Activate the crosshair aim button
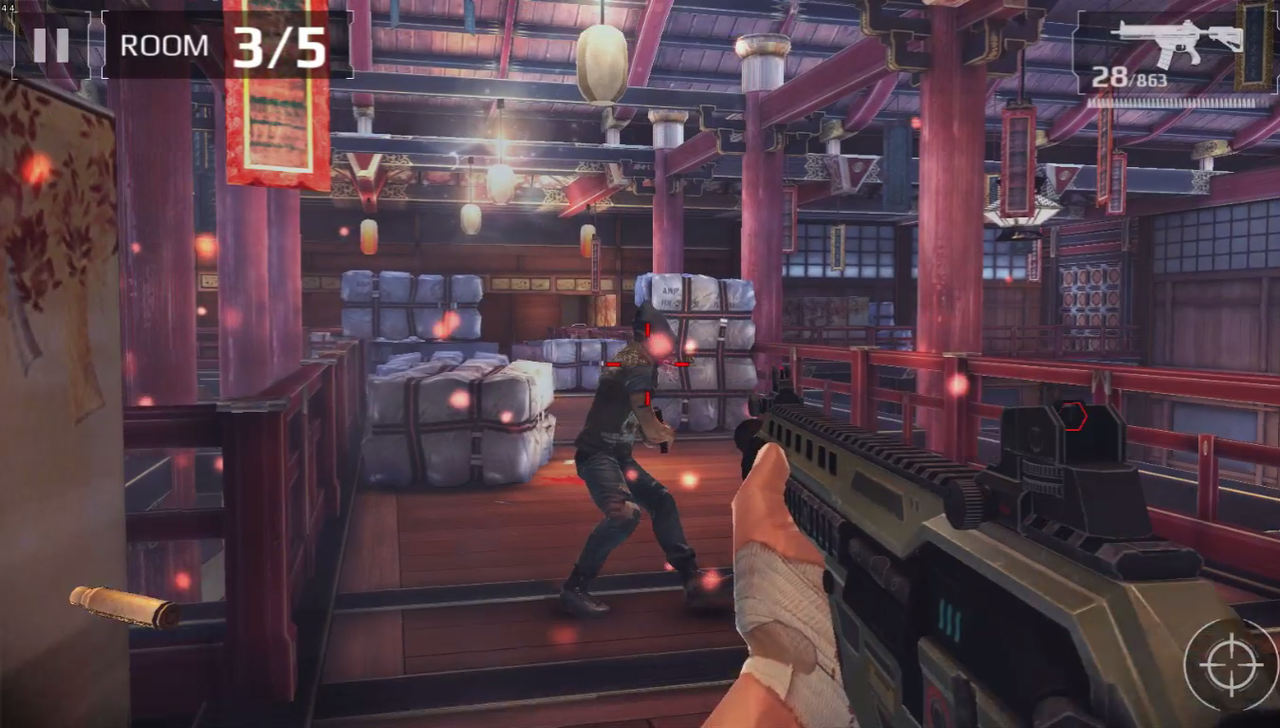The width and height of the screenshot is (1280, 728). (1229, 665)
